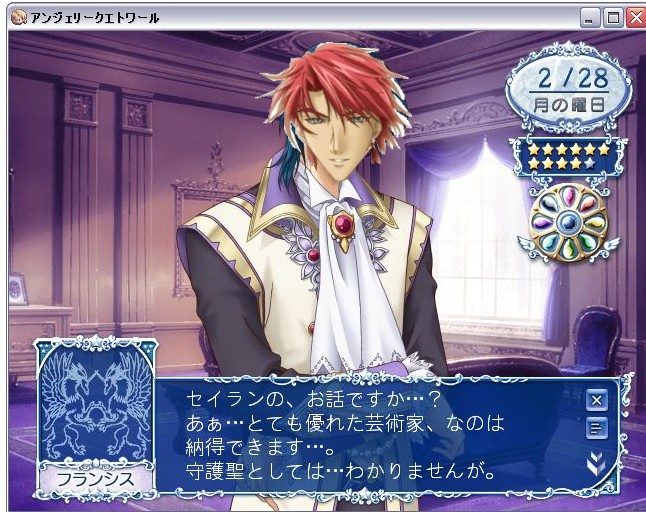The width and height of the screenshot is (646, 512).
Task: Minimize the game window
Action: [591, 17]
